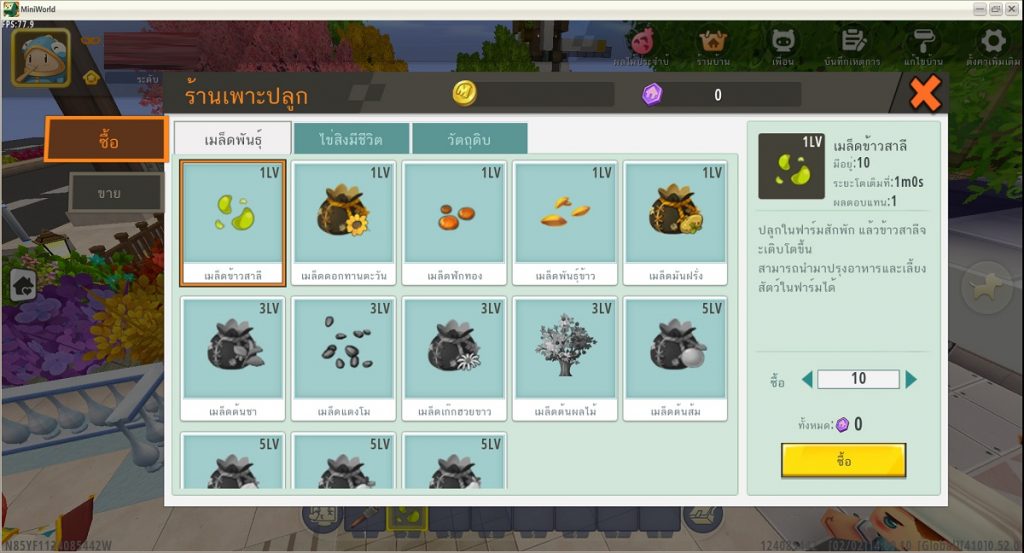Select the เมล็ดแตงโม watermelon seed item
Screen dimensions: 1024x553
[x=343, y=357]
